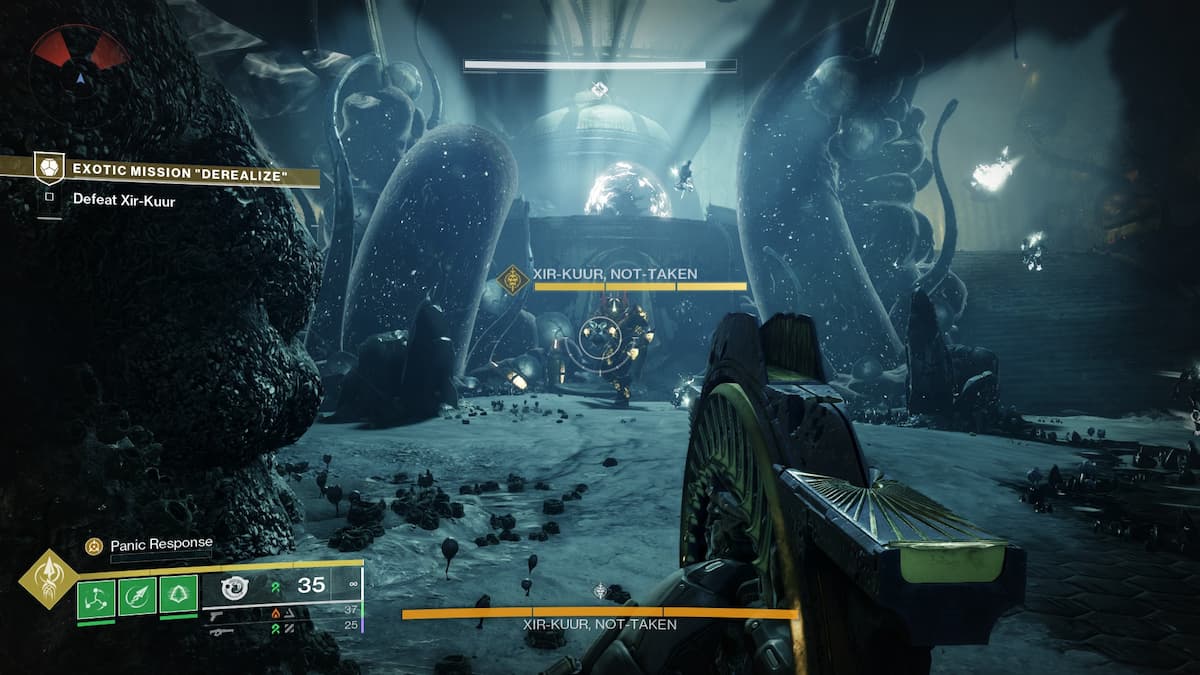Select the Defeat Xir-Kuur objective checkbox
The image size is (1200, 675).
click(x=48, y=198)
